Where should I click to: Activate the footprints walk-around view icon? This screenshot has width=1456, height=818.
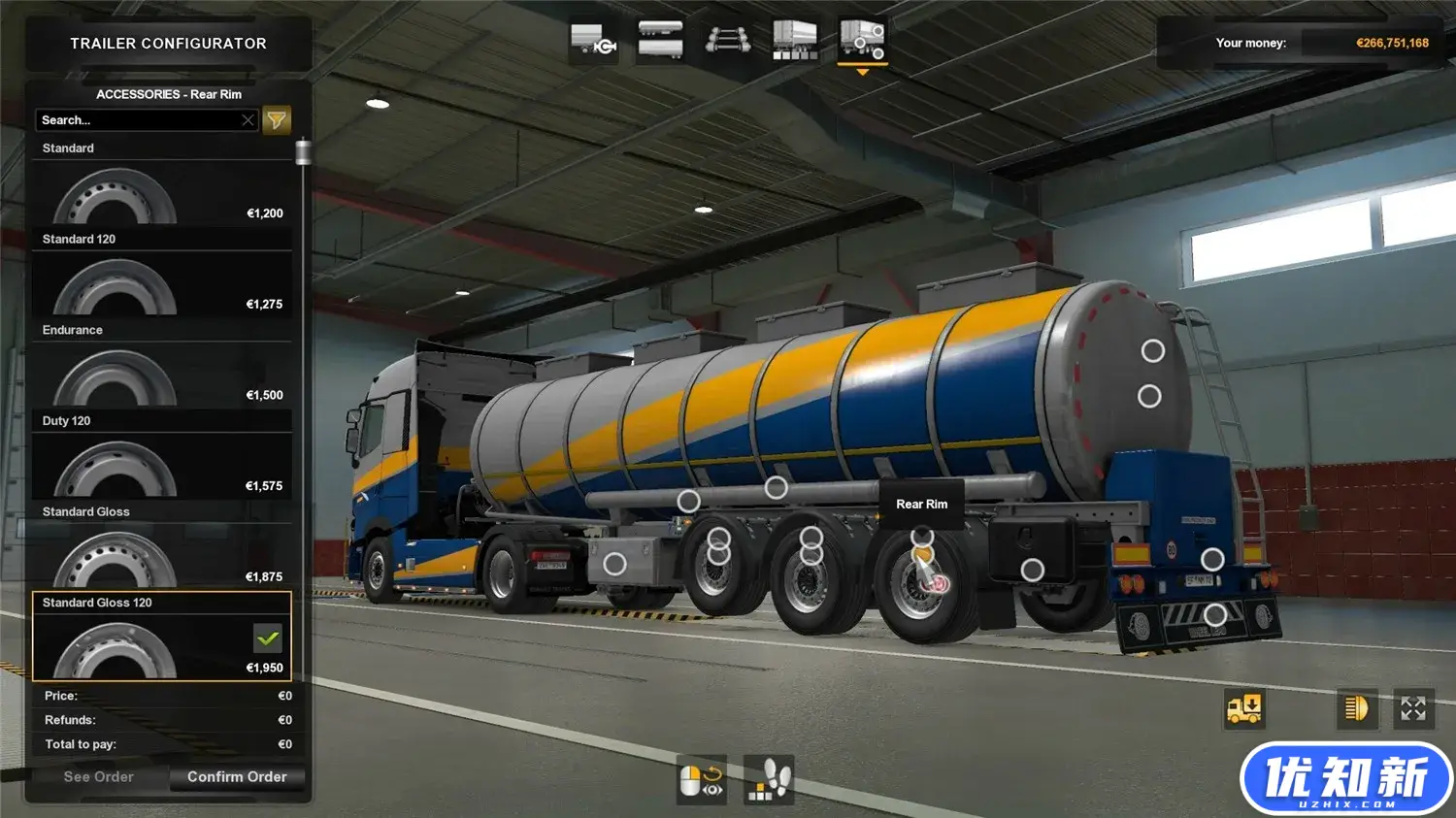[769, 779]
